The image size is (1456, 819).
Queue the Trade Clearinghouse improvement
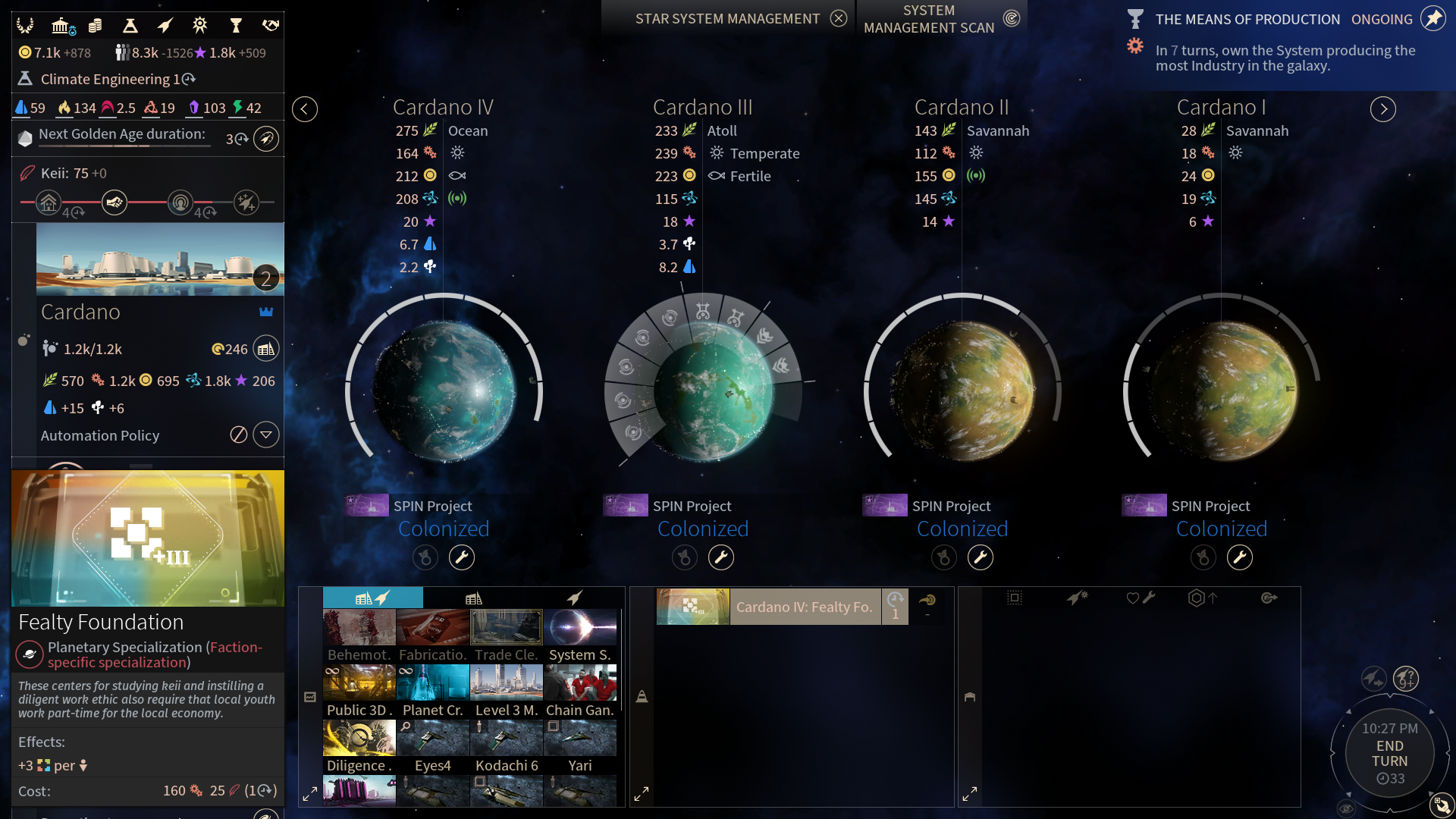click(x=507, y=635)
